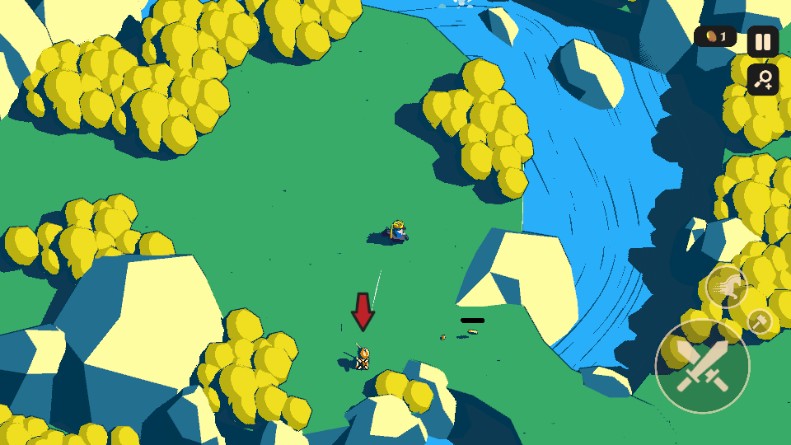Attack with the crossed swords button
Screen dimensions: 791x445
[x=701, y=365]
